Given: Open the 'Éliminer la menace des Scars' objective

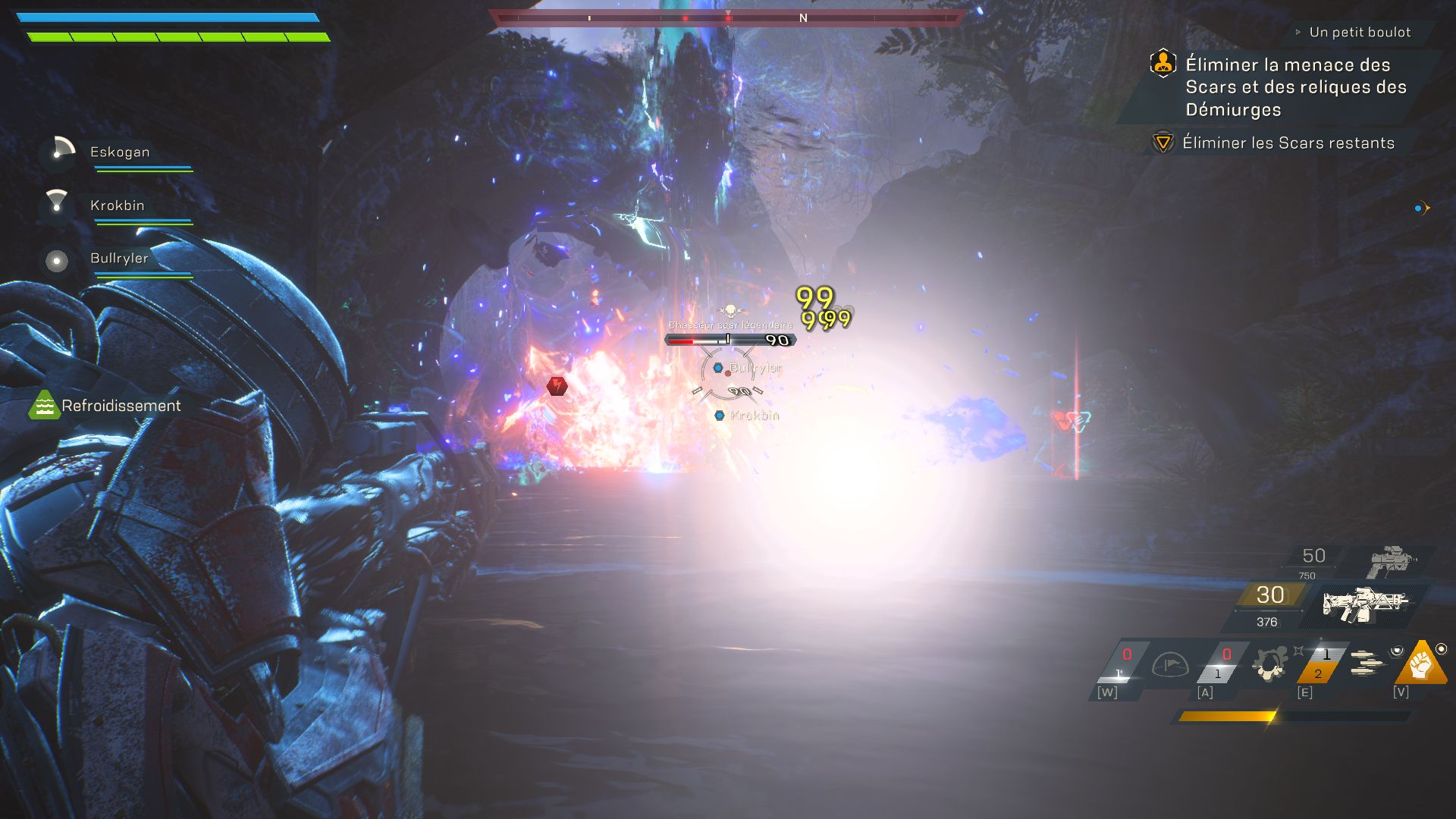Looking at the screenshot, I should click(x=1295, y=86).
